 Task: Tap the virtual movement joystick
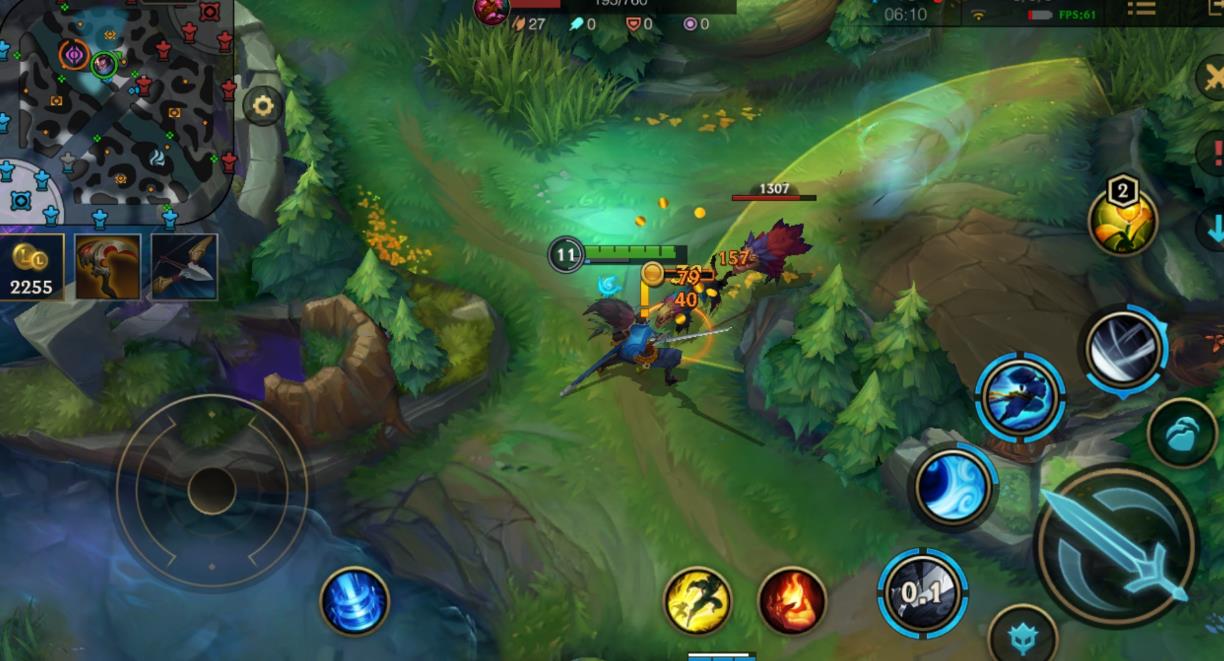(x=211, y=490)
